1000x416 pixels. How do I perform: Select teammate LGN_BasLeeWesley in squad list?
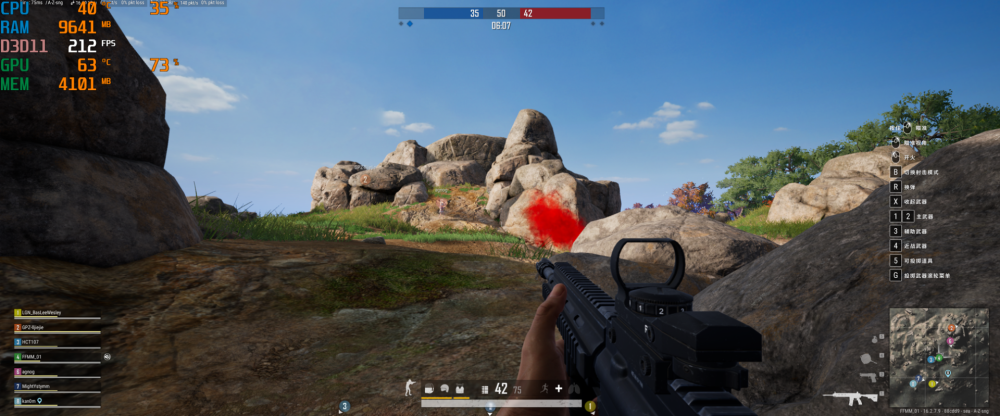[x=40, y=313]
